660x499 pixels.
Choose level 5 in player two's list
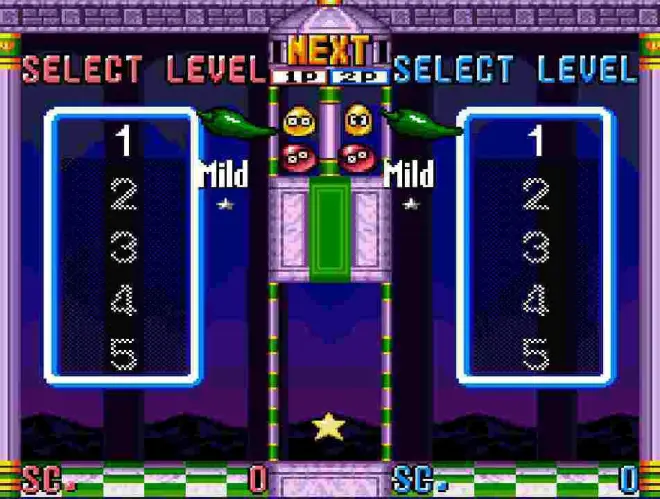536,354
